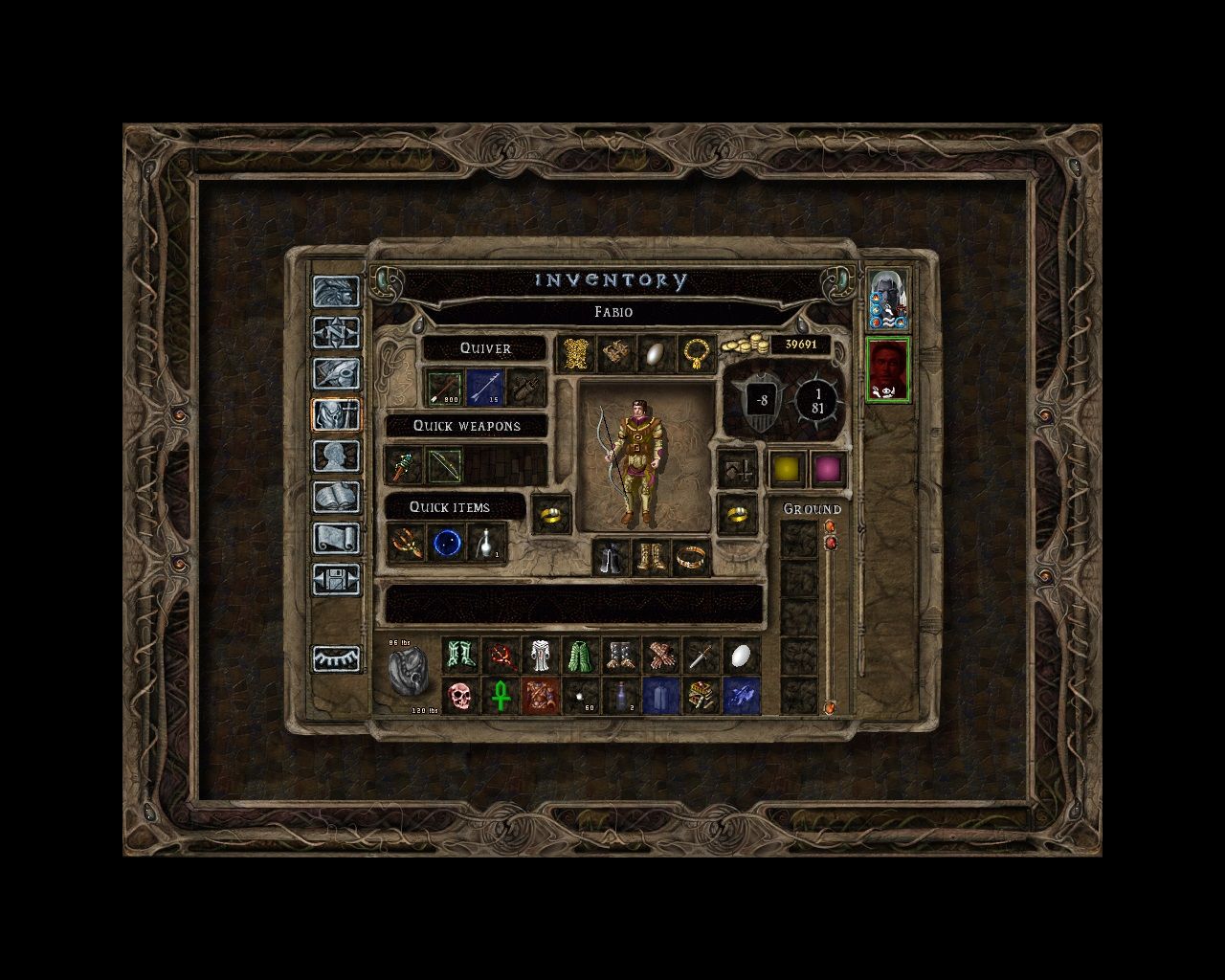The image size is (1225, 980).
Task: Select the red-tinted party member portrait
Action: (888, 368)
